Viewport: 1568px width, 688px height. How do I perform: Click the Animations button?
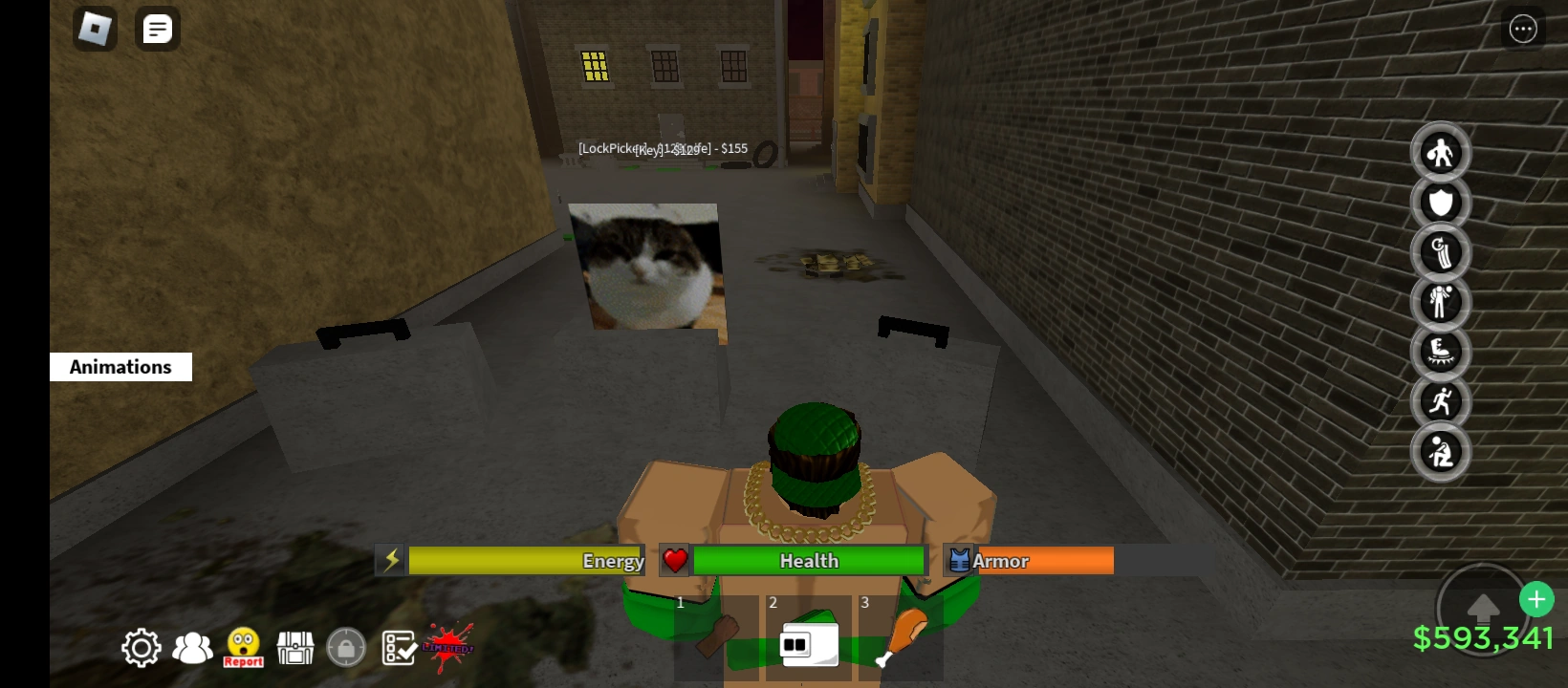pos(120,366)
